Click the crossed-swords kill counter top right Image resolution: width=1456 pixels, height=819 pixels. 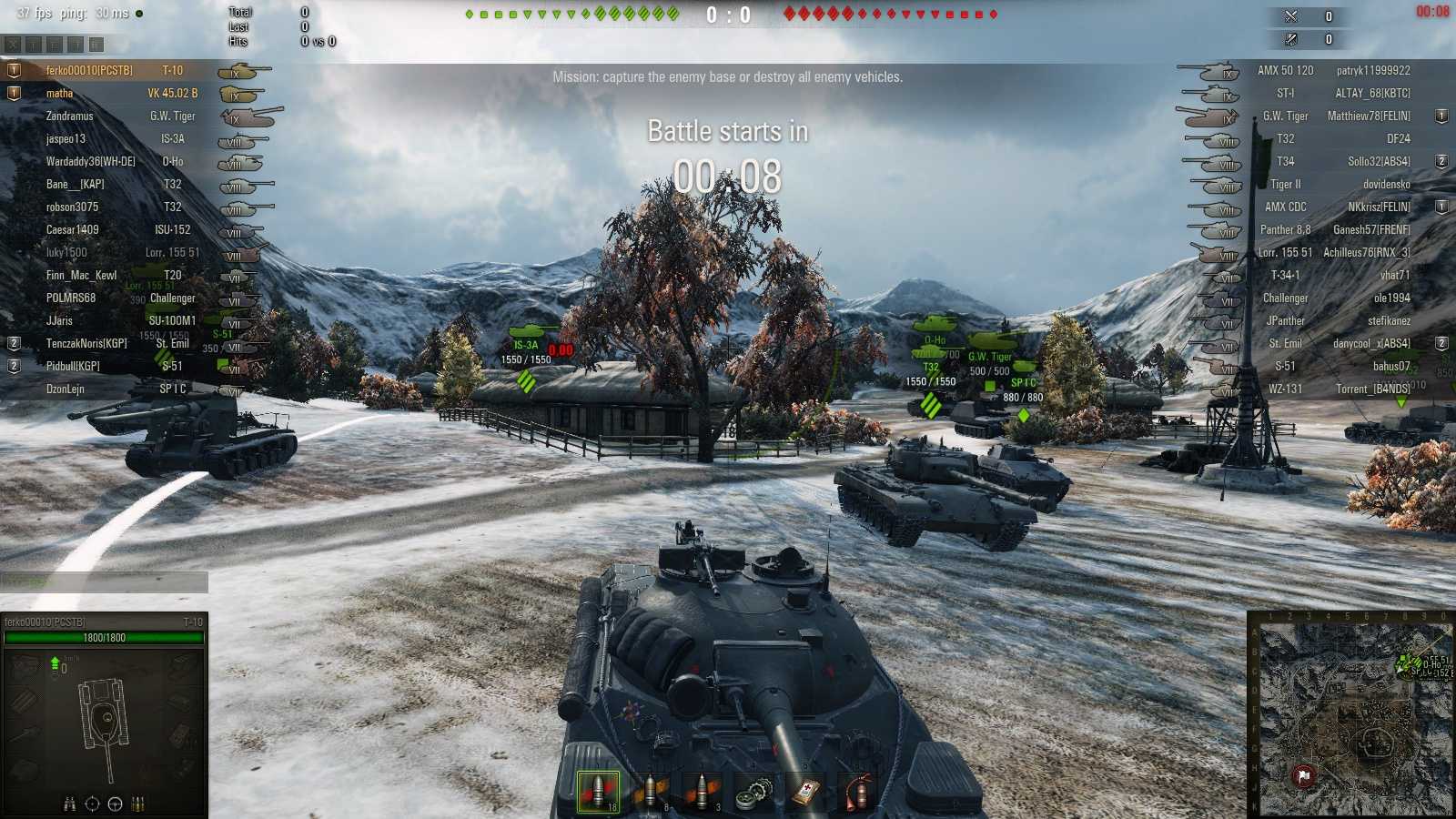[1289, 15]
